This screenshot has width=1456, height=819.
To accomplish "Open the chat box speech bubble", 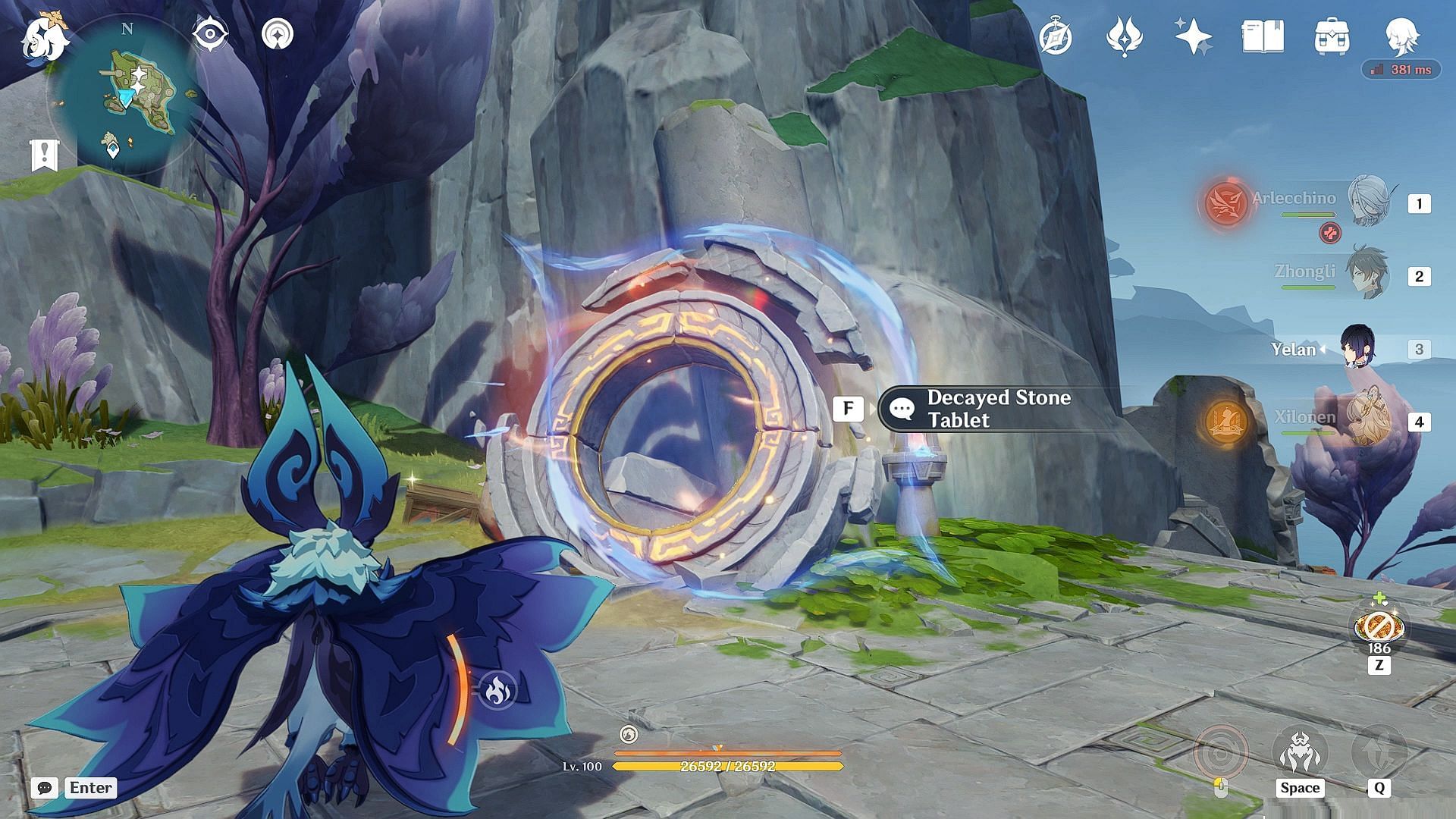I will coord(45,788).
